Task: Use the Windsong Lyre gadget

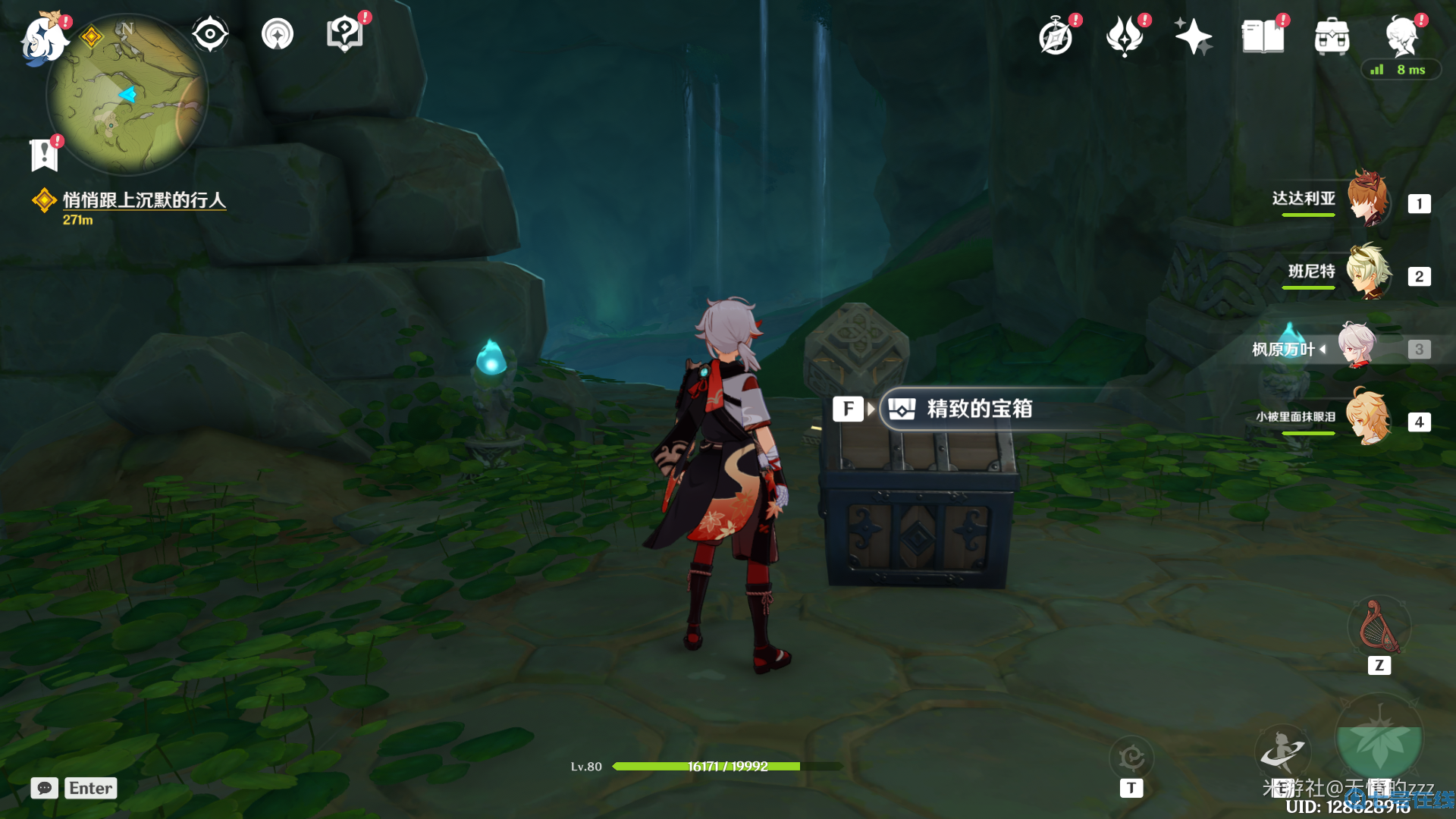Action: pyautogui.click(x=1379, y=628)
